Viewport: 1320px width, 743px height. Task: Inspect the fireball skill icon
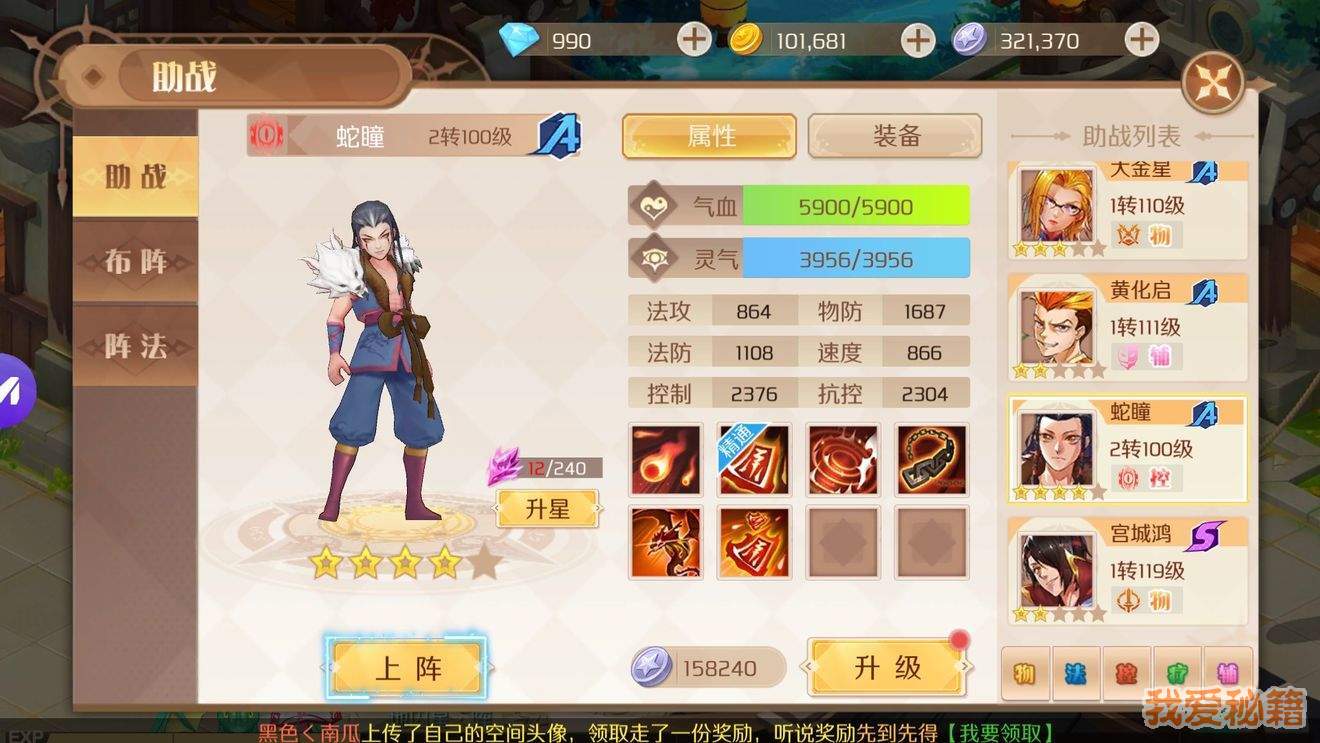(666, 459)
